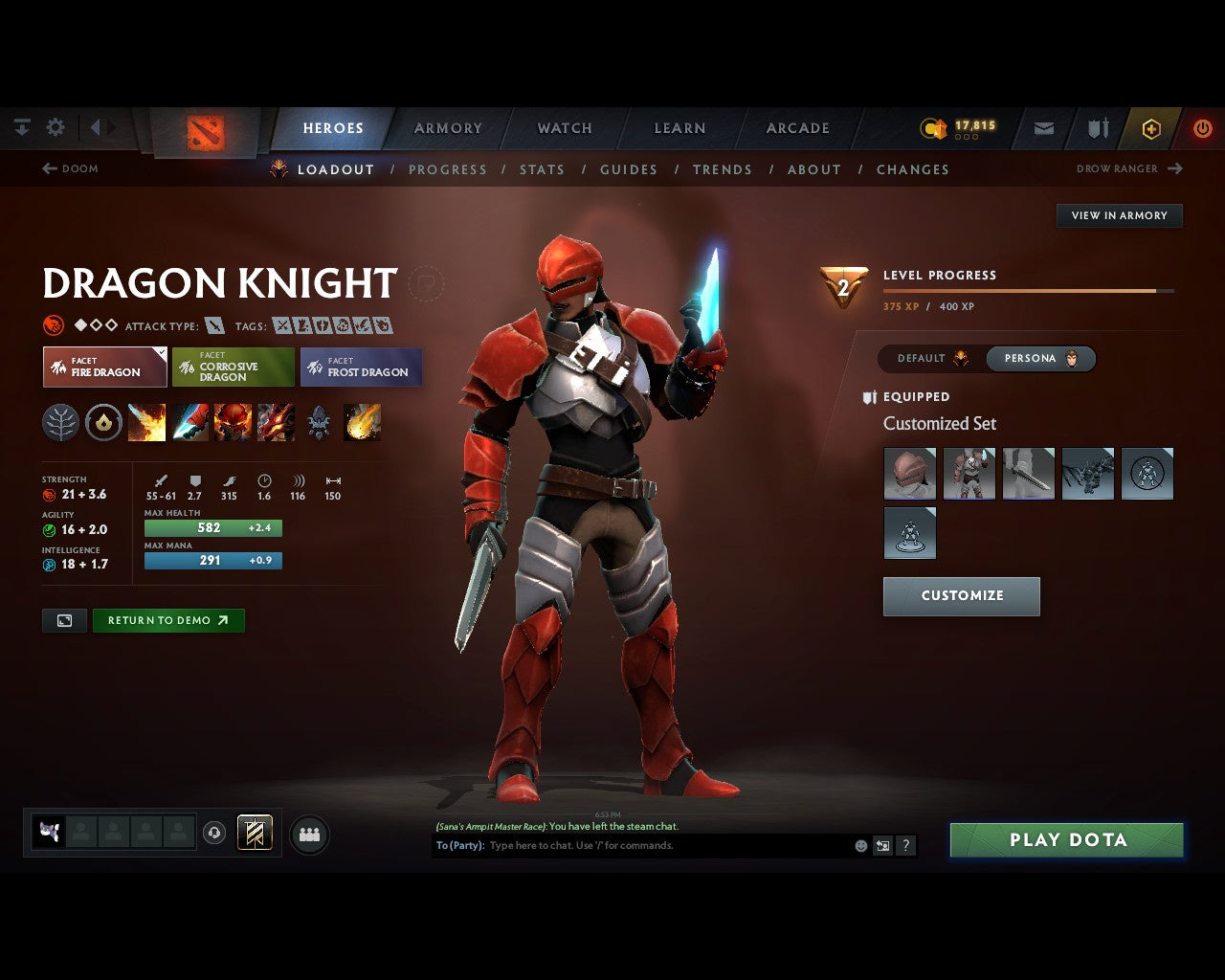The width and height of the screenshot is (1225, 980).
Task: Select the Breathe Fire ability icon
Action: click(146, 422)
